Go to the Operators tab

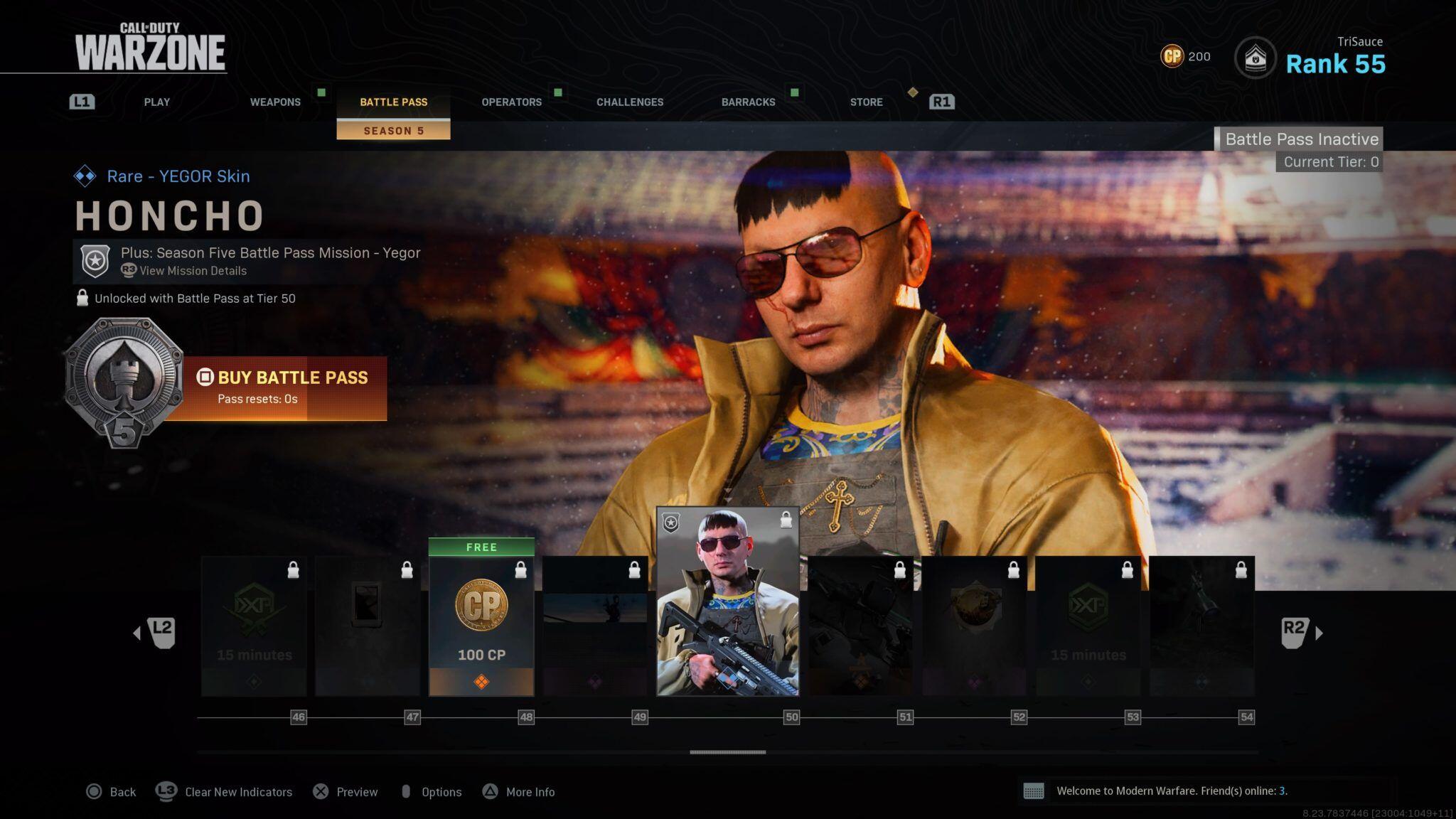[511, 102]
